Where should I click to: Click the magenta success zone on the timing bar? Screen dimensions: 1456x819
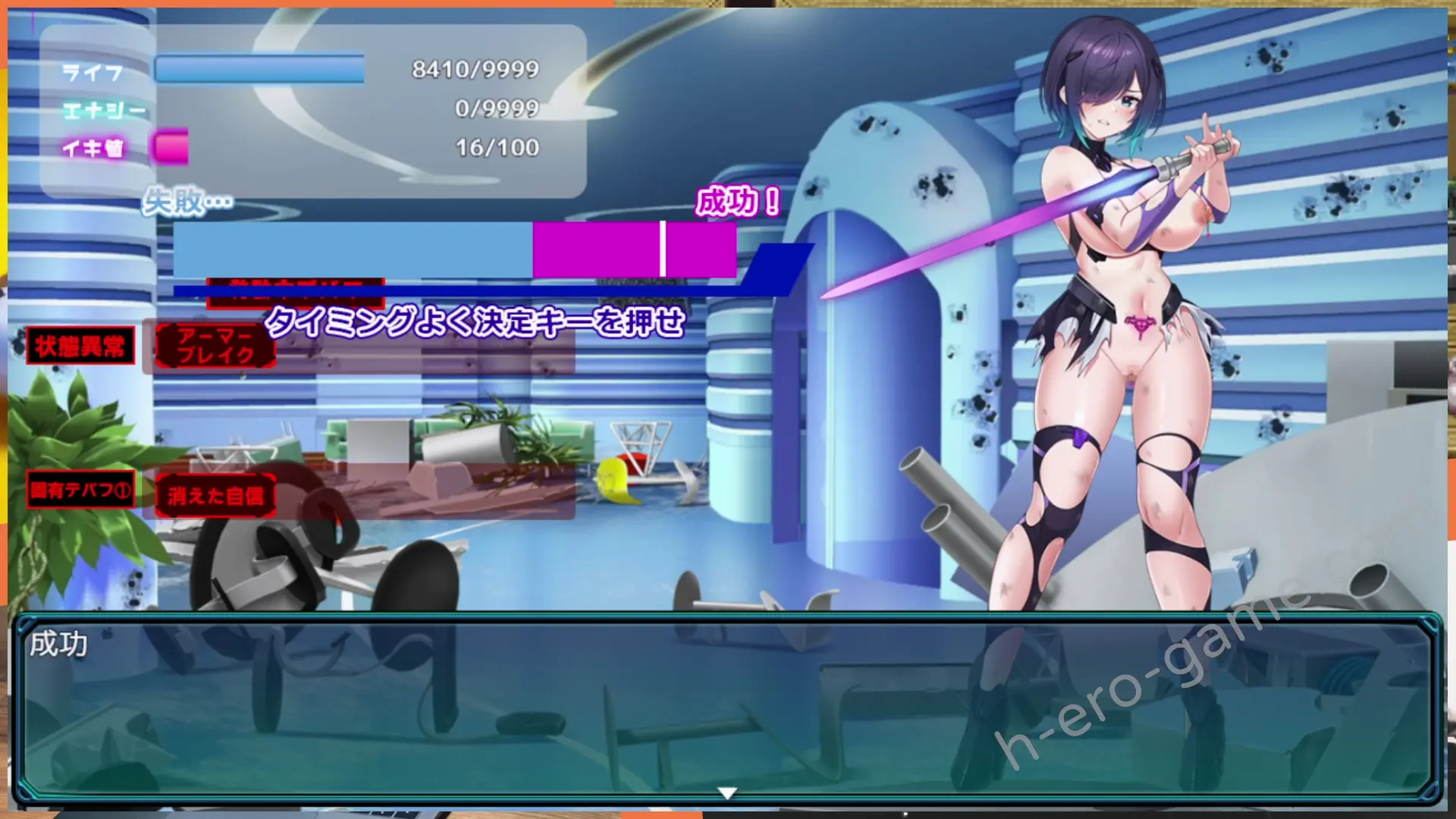tap(634, 249)
